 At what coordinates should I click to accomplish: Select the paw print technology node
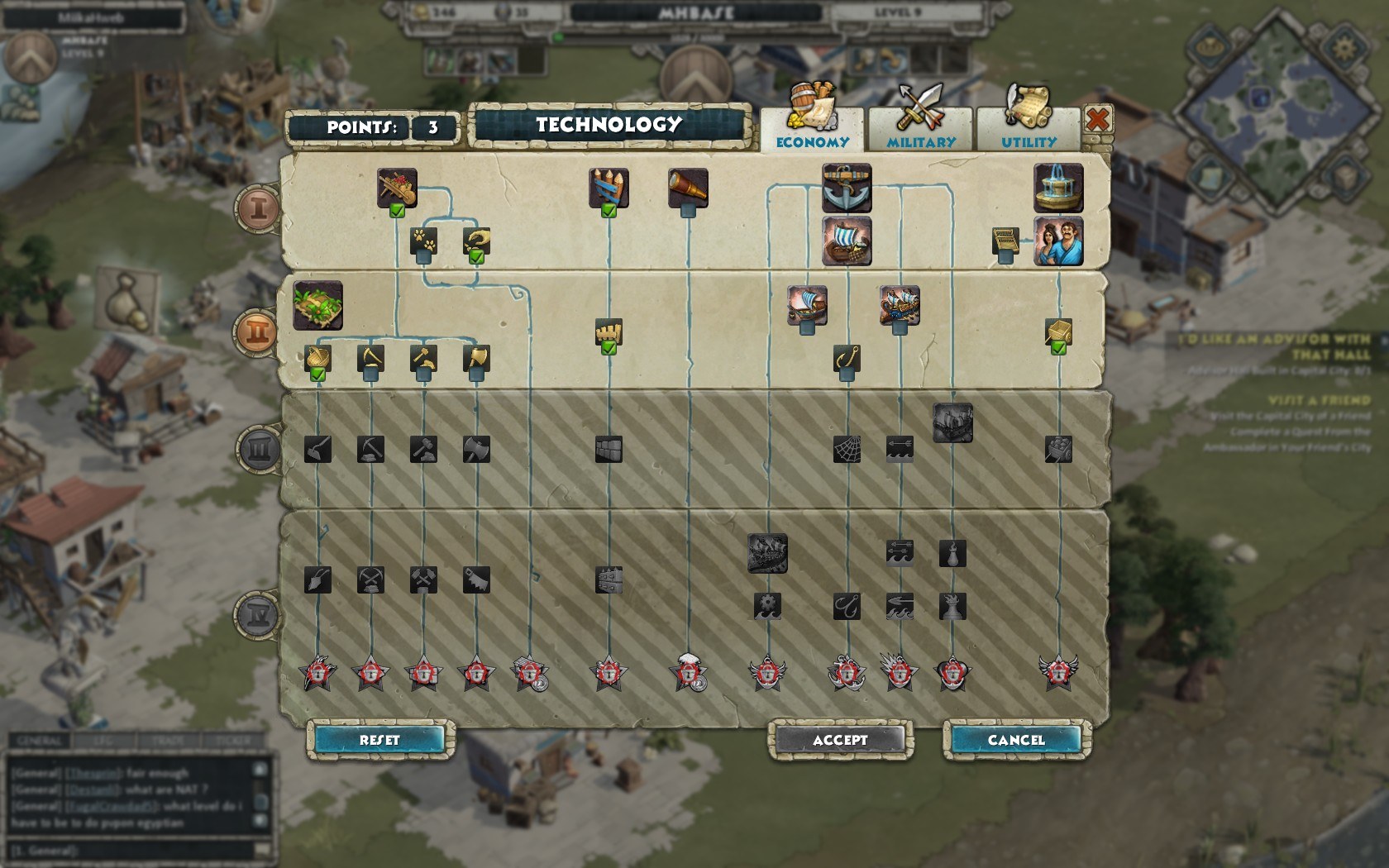pos(423,241)
